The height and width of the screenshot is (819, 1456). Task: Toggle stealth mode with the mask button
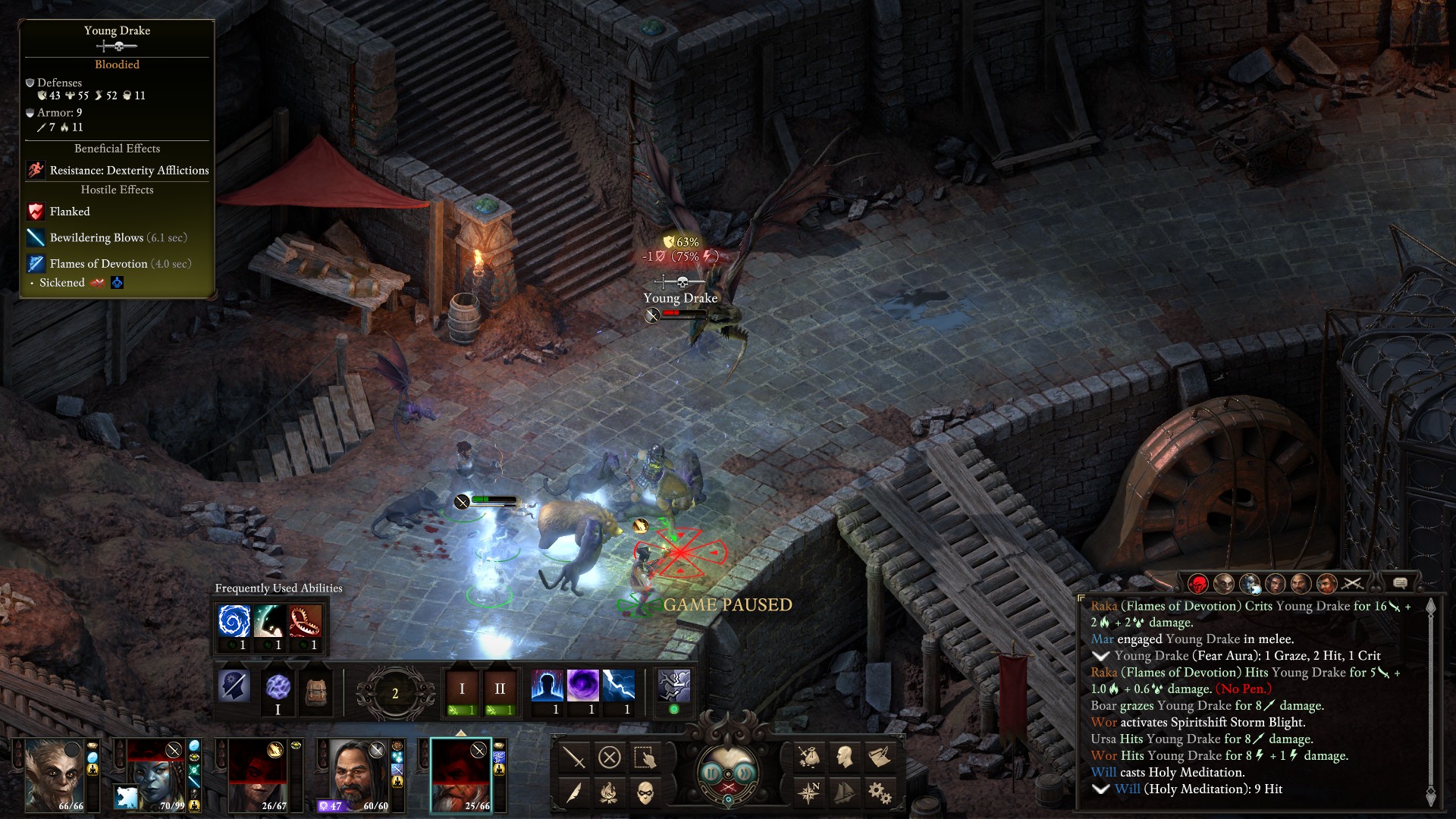coord(645,792)
